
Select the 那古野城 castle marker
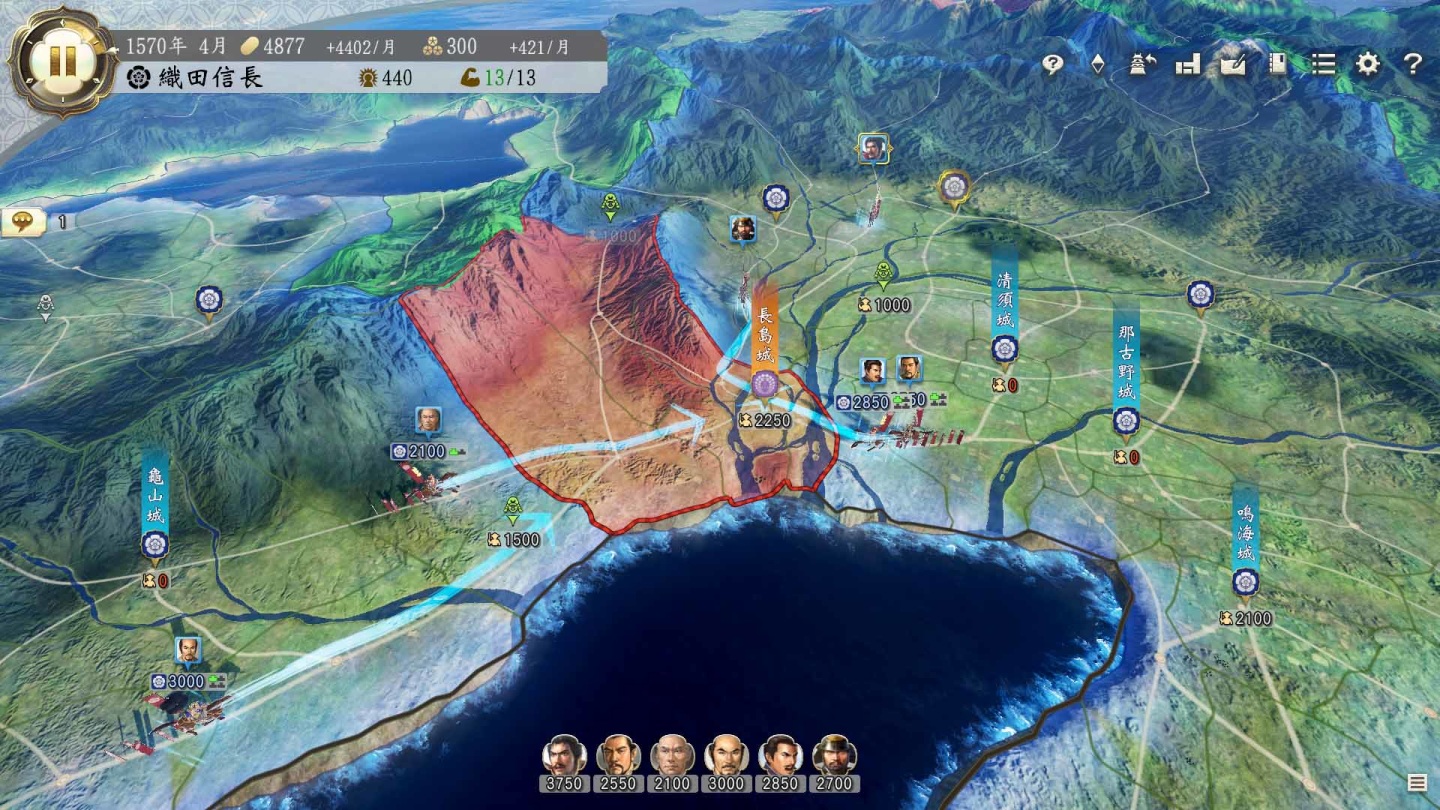pyautogui.click(x=1126, y=421)
